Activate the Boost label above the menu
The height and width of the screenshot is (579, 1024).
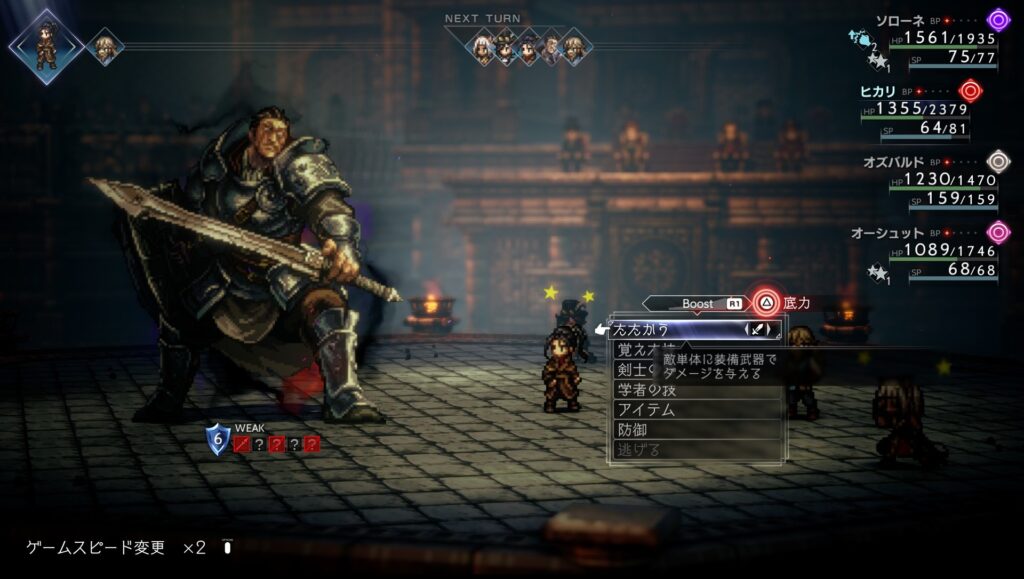[698, 303]
